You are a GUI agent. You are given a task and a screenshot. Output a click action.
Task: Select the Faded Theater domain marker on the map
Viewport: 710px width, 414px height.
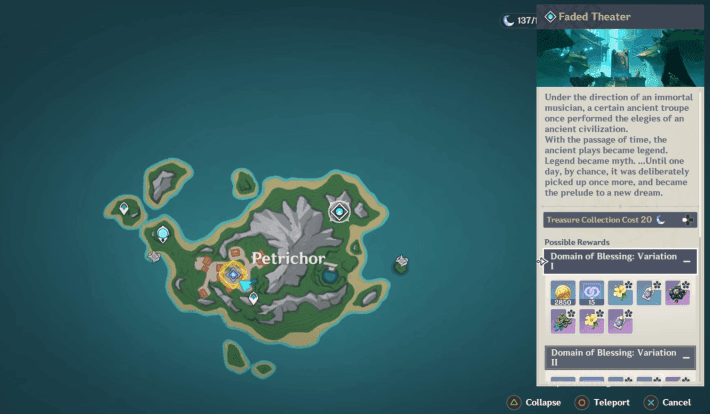coord(339,211)
